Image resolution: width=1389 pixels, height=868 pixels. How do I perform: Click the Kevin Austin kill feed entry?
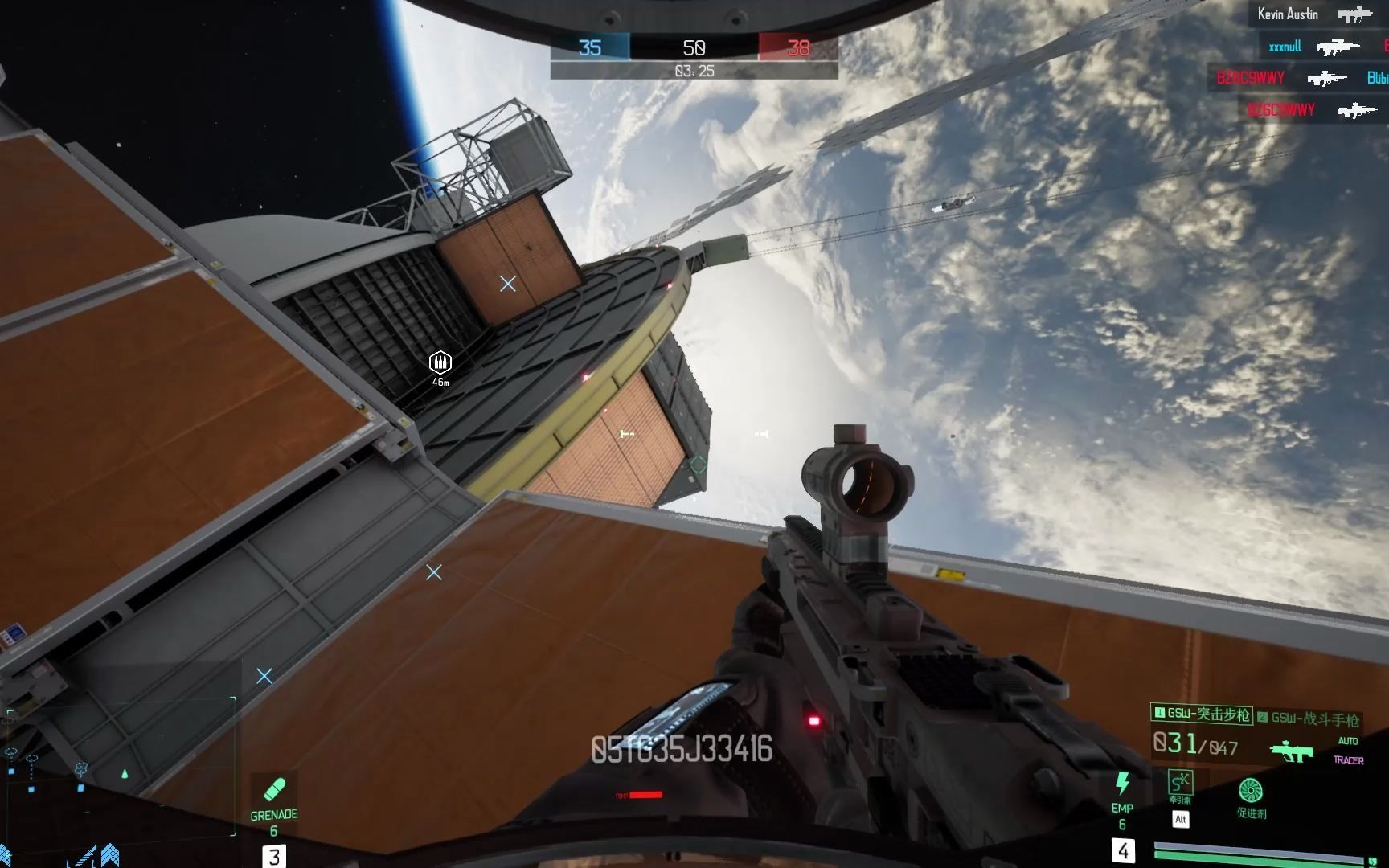(1288, 14)
